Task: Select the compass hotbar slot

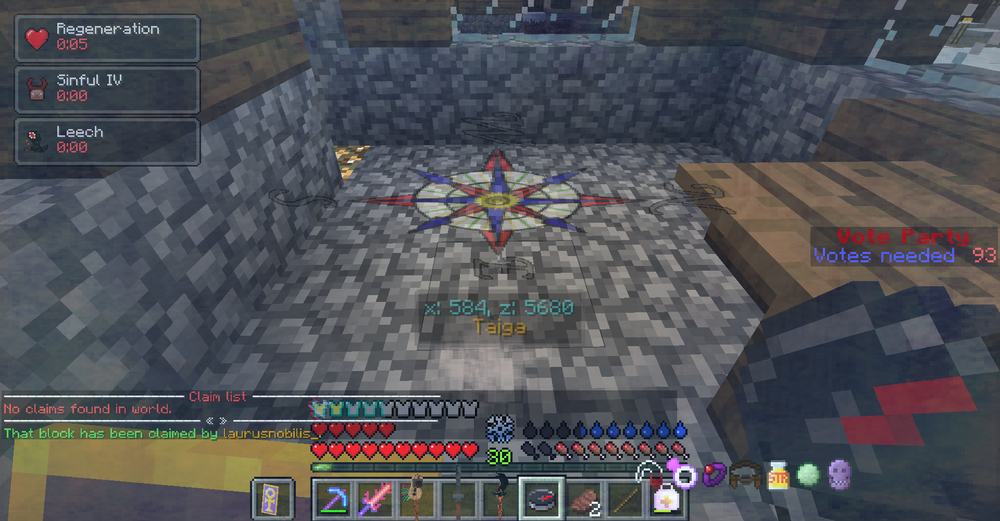Action: tap(540, 499)
